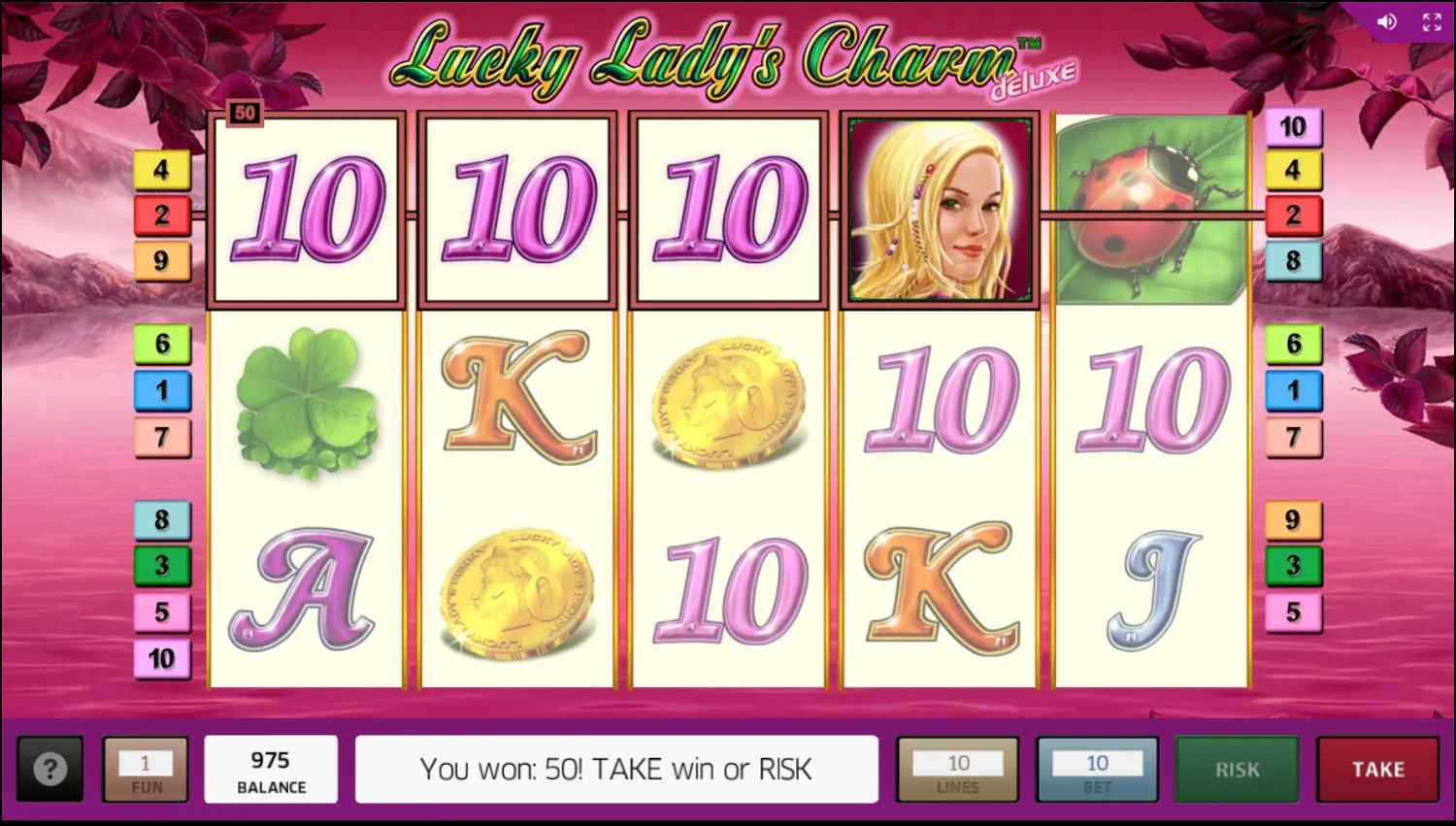Viewport: 1456px width, 826px height.
Task: Select payline 10 on the right side
Action: point(1292,126)
